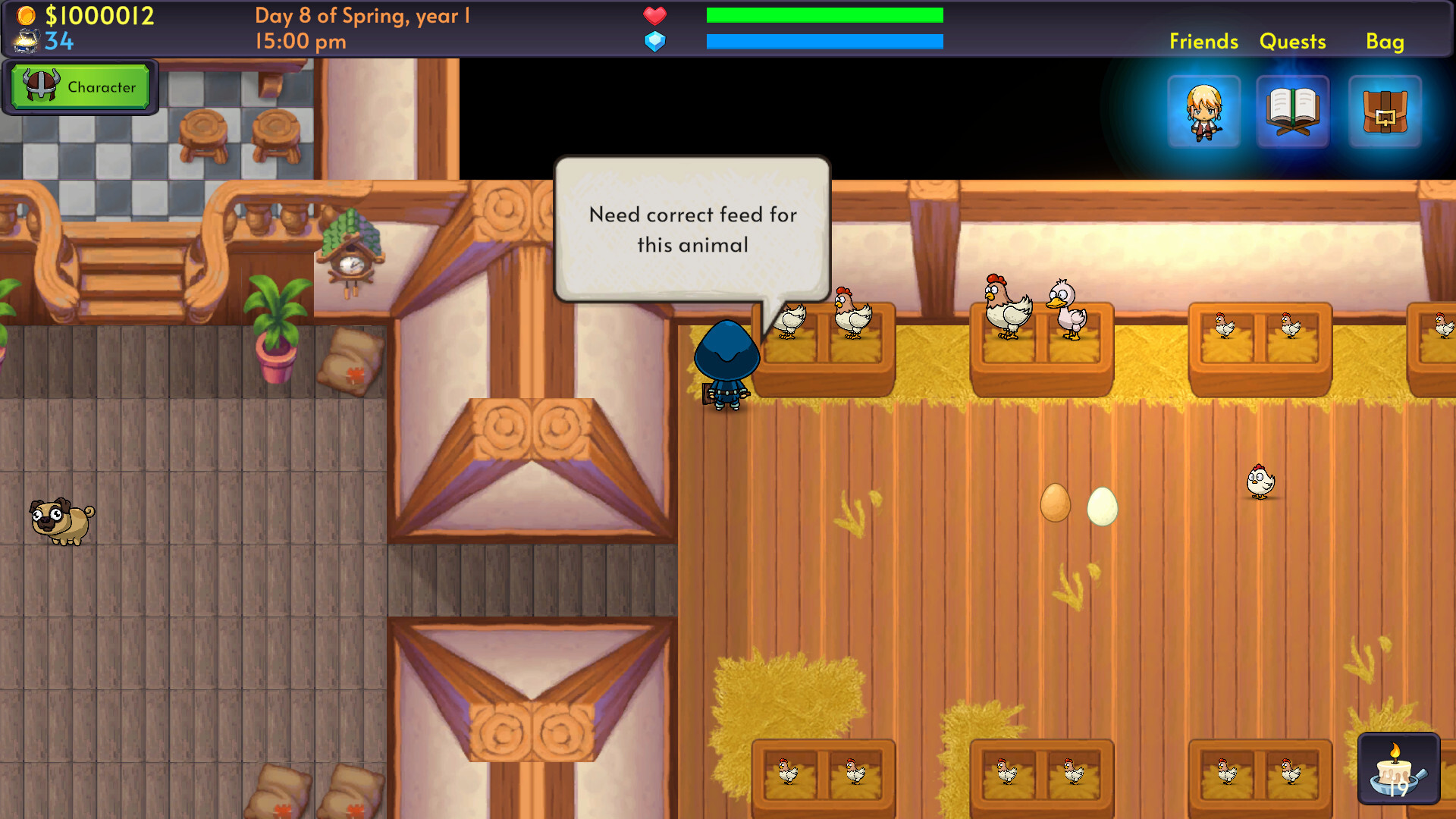
Task: Open the recipe book icon
Action: tap(1294, 112)
